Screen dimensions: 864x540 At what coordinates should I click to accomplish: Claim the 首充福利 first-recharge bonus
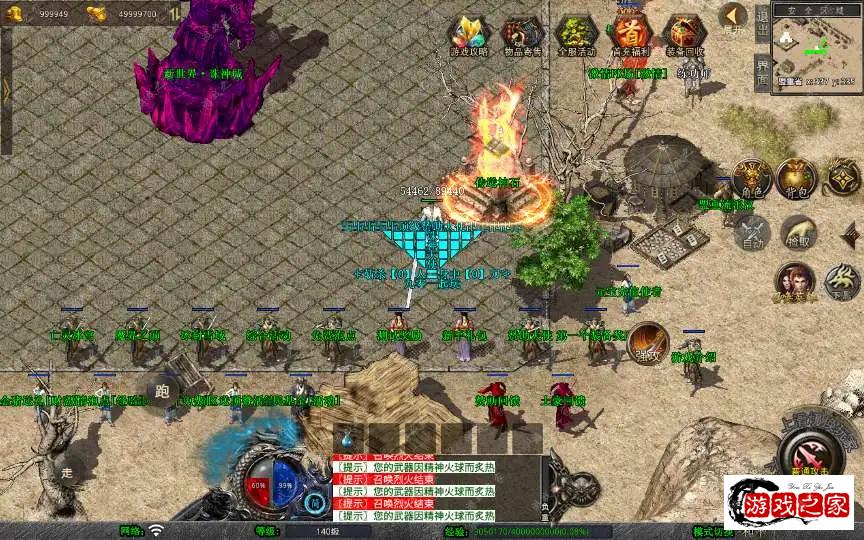pos(630,35)
